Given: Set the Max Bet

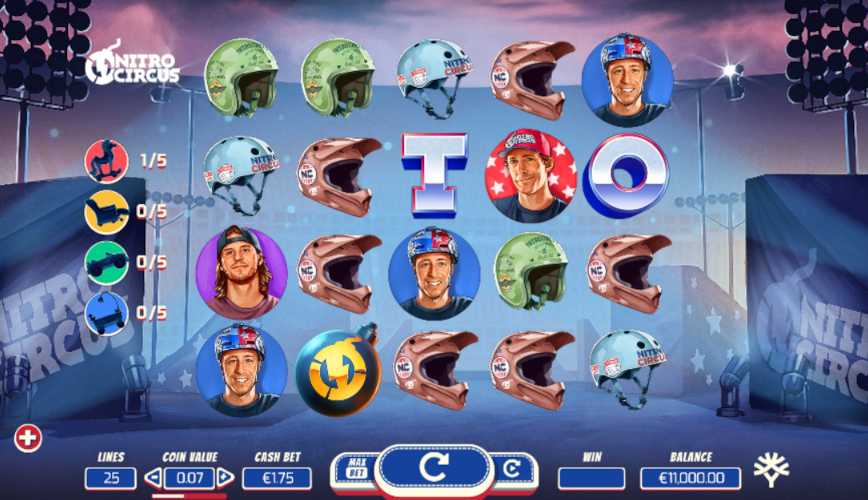Looking at the screenshot, I should pyautogui.click(x=355, y=469).
